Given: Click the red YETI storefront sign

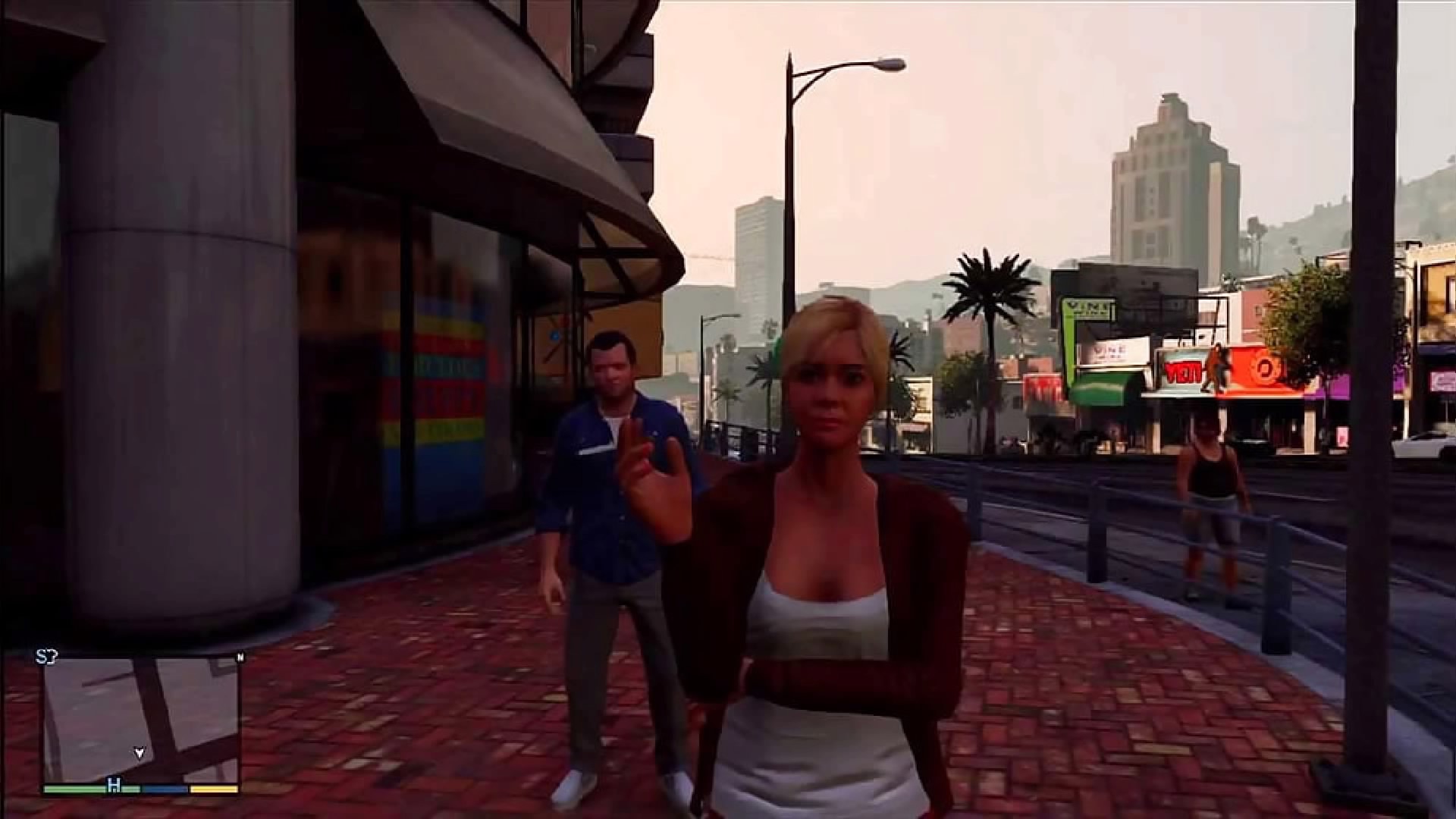Looking at the screenshot, I should pos(1183,372).
